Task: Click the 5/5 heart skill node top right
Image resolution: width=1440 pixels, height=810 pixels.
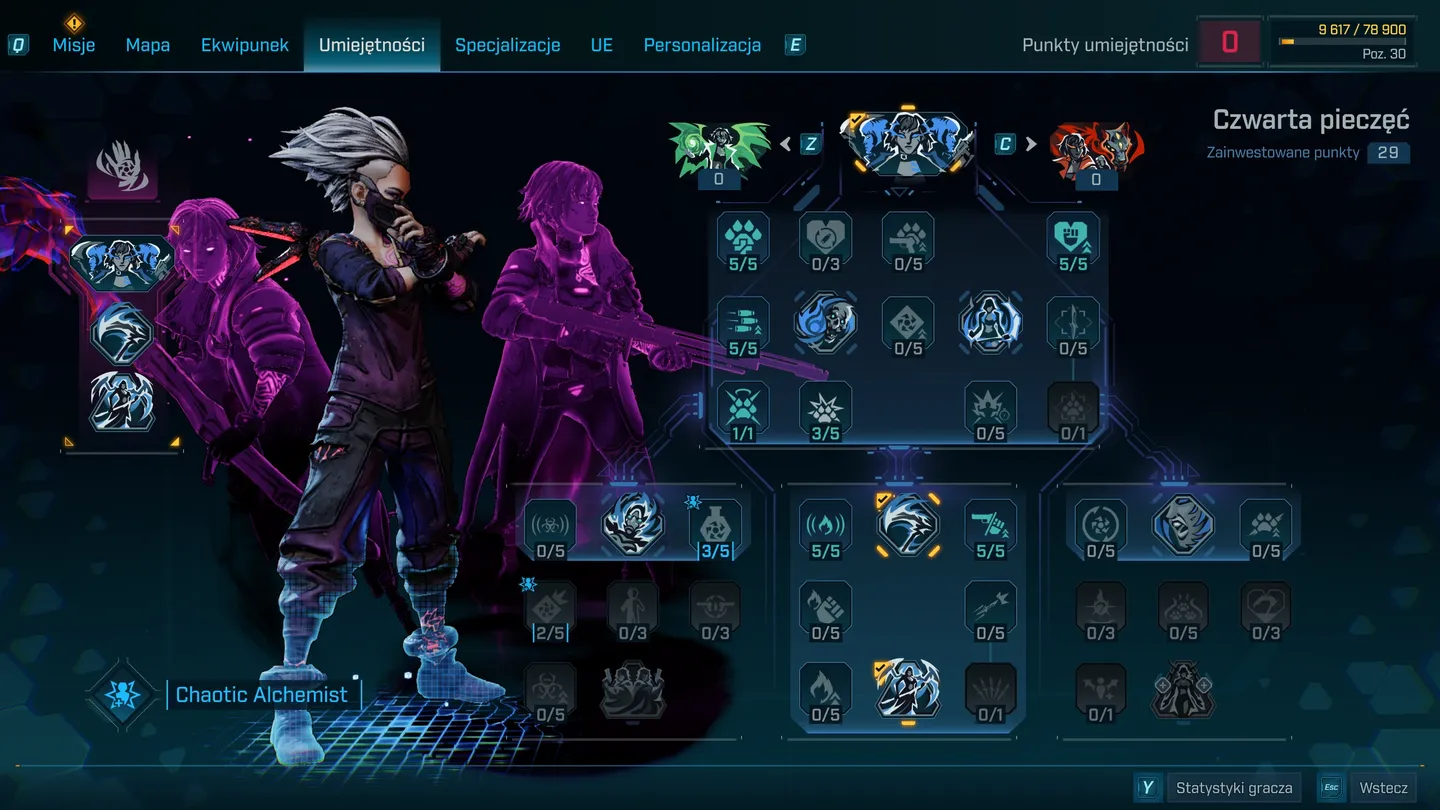Action: [x=1073, y=240]
